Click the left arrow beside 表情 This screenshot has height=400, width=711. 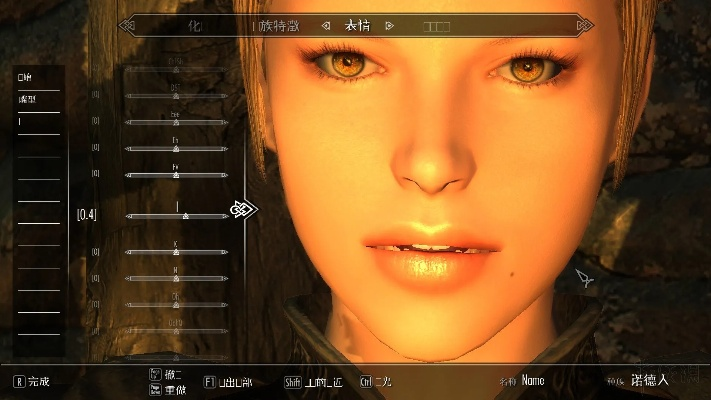tap(325, 25)
